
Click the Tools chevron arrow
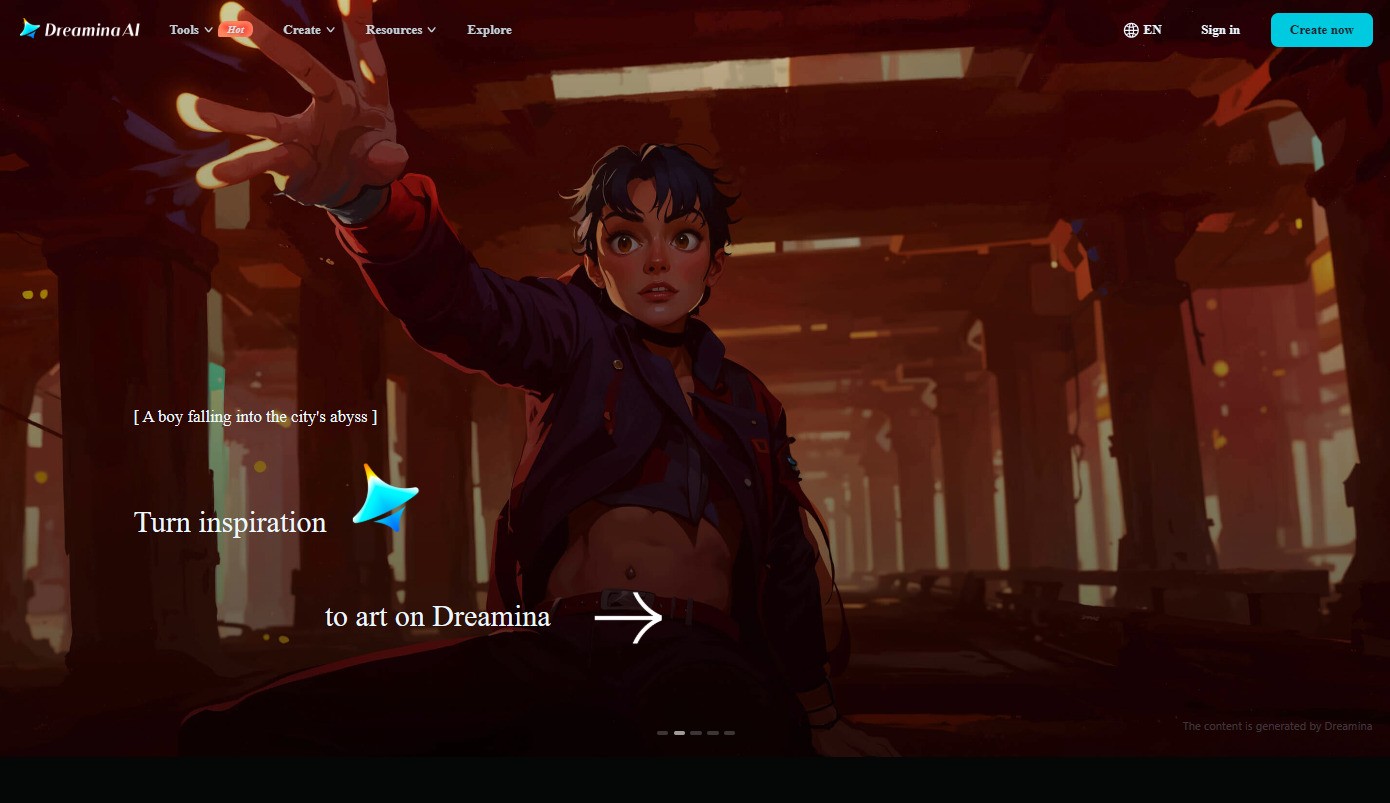tap(208, 30)
